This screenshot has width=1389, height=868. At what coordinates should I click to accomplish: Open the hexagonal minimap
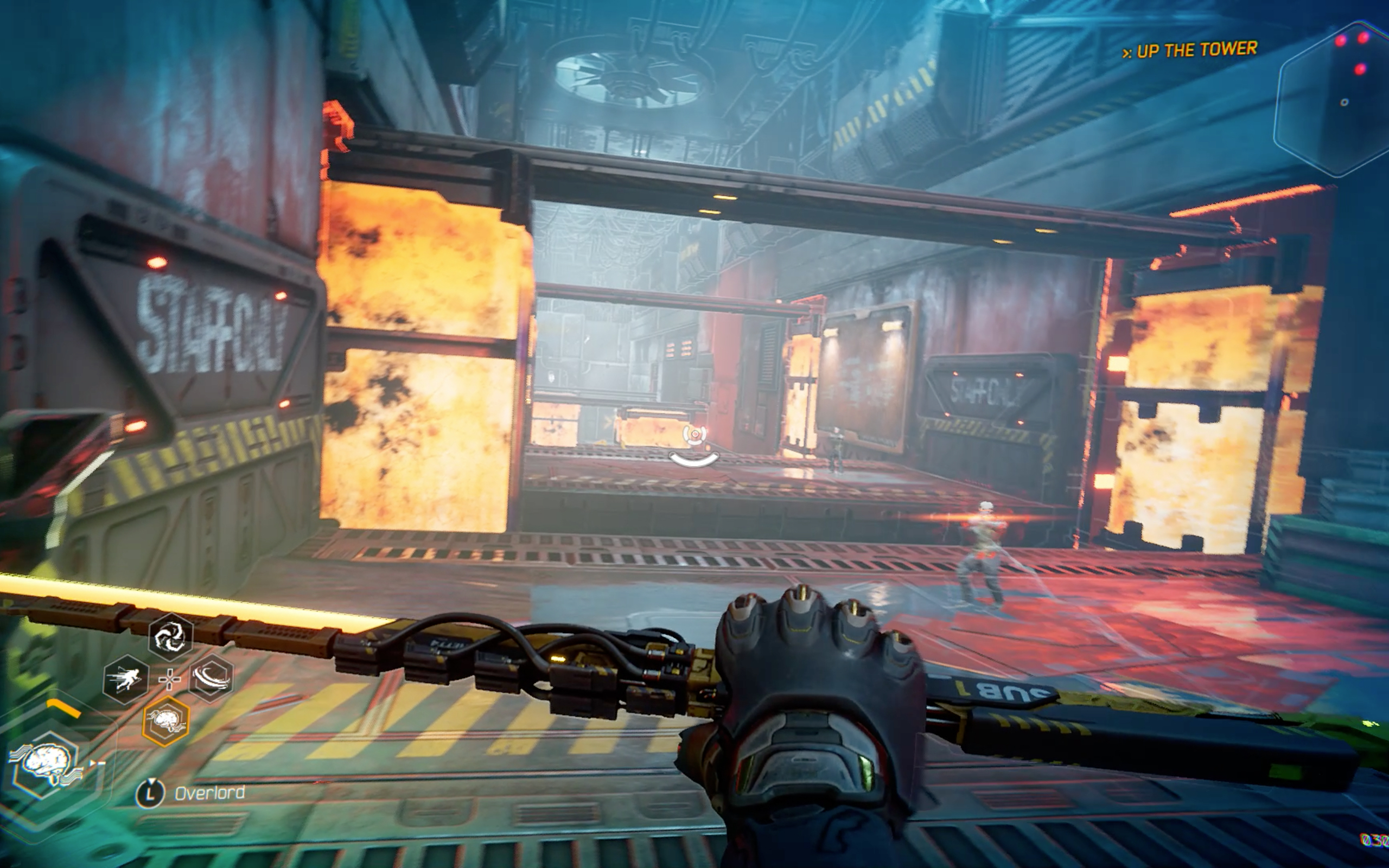coord(1334,99)
